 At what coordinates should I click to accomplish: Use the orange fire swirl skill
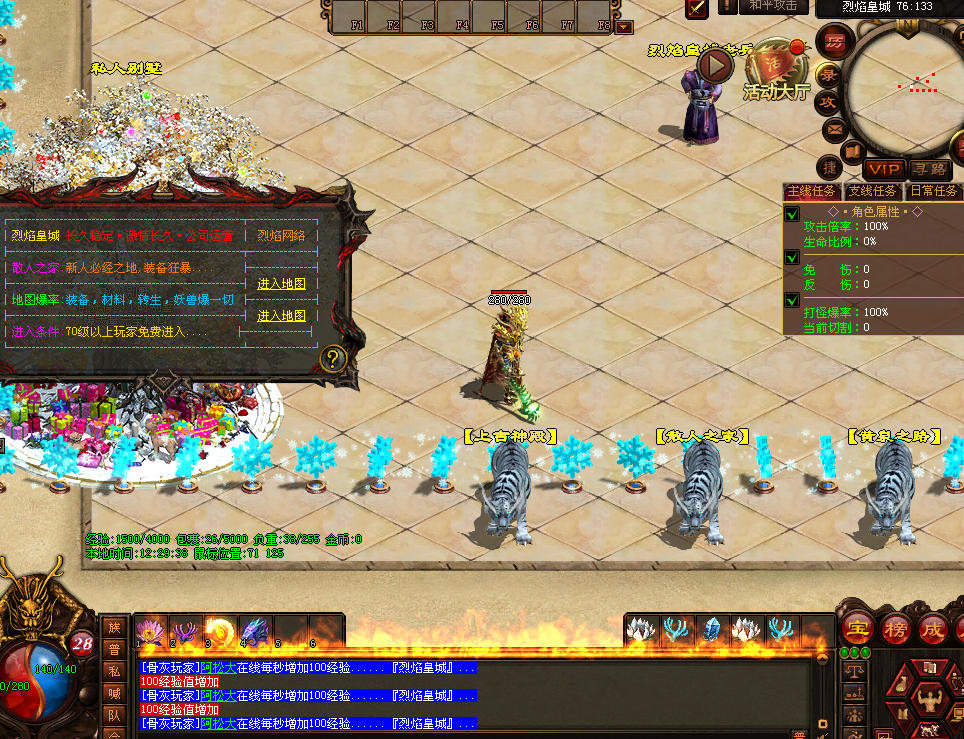point(219,631)
